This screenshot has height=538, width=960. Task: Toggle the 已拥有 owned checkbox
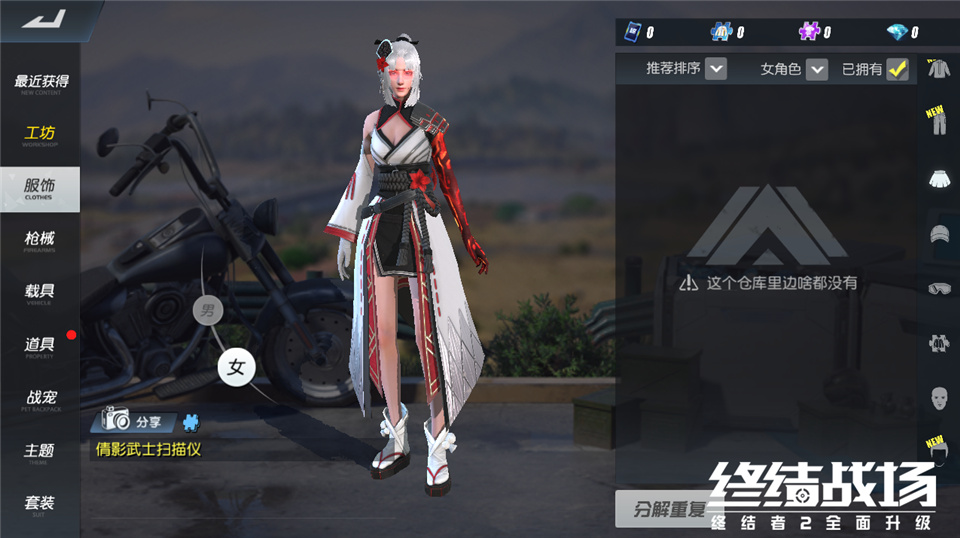click(x=897, y=69)
